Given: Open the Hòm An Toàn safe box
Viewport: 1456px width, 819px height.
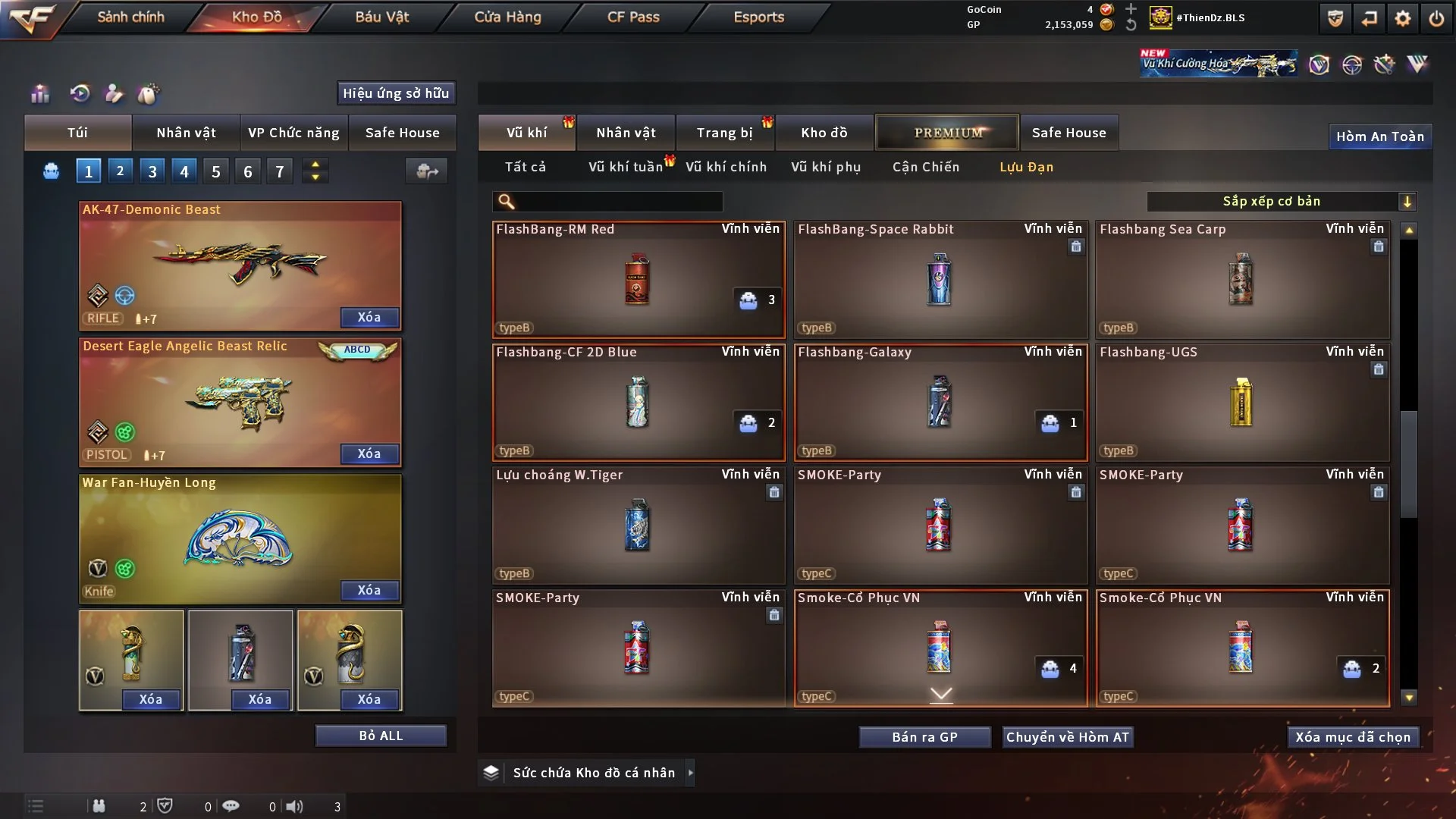Looking at the screenshot, I should 1379,136.
